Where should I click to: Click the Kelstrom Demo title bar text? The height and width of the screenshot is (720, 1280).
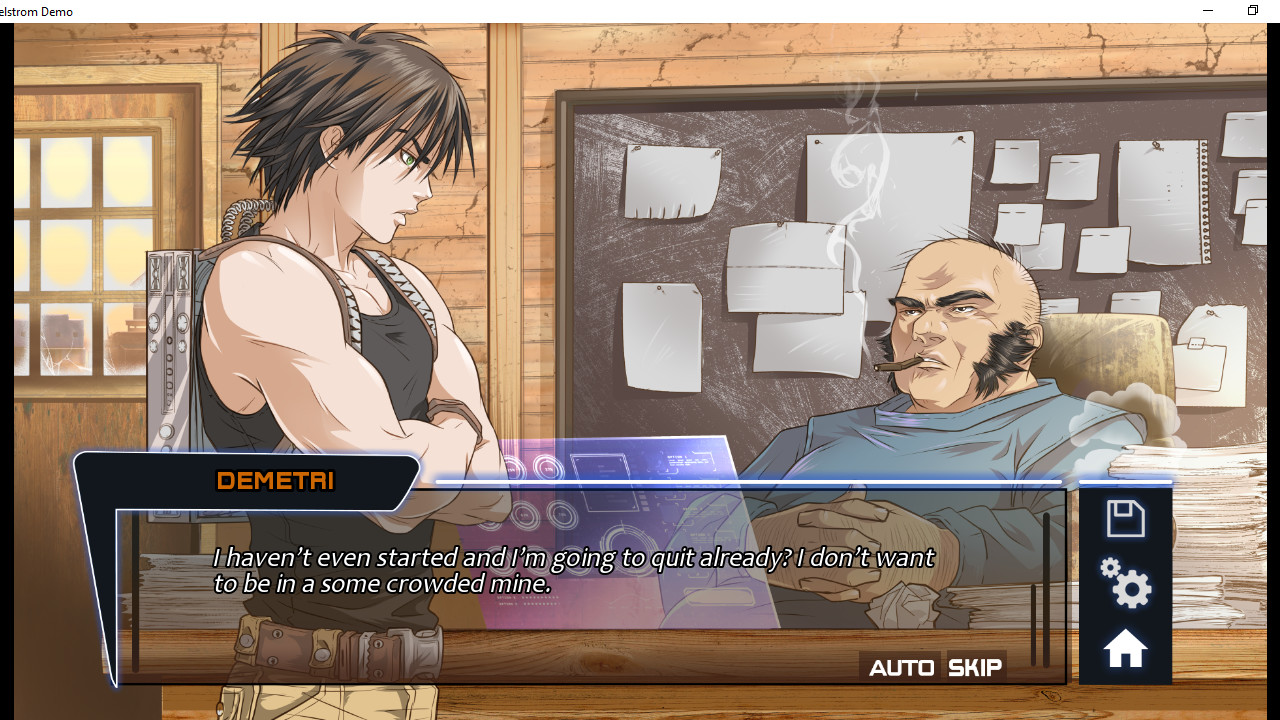click(x=36, y=11)
